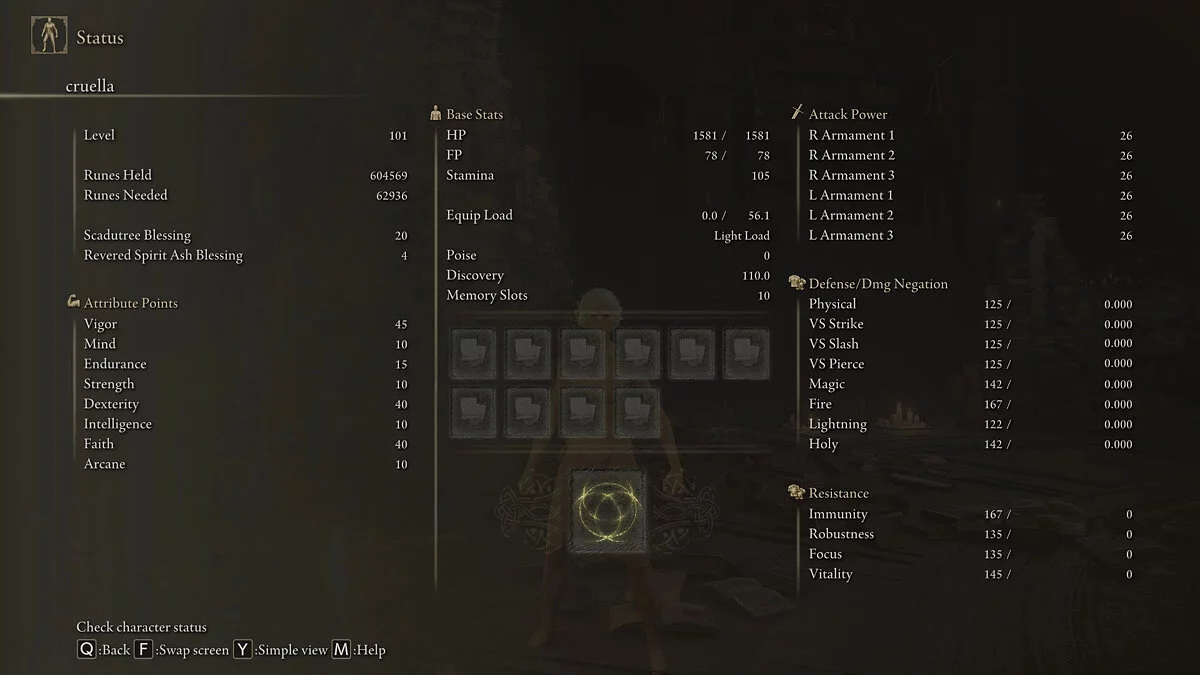Choose the Memory Slots row
The height and width of the screenshot is (675, 1200).
(x=607, y=295)
